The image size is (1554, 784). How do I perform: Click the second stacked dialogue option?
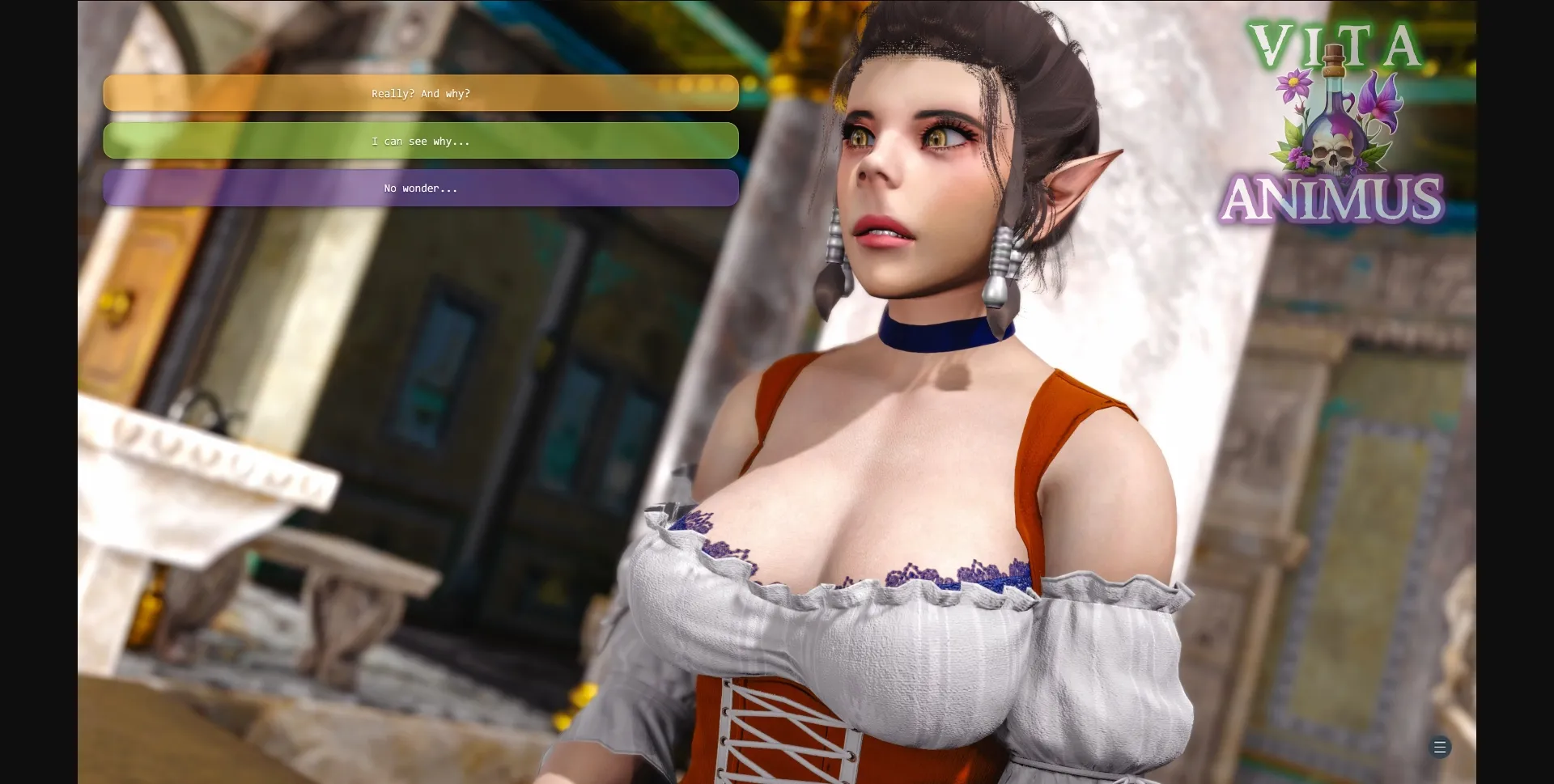[x=420, y=141]
